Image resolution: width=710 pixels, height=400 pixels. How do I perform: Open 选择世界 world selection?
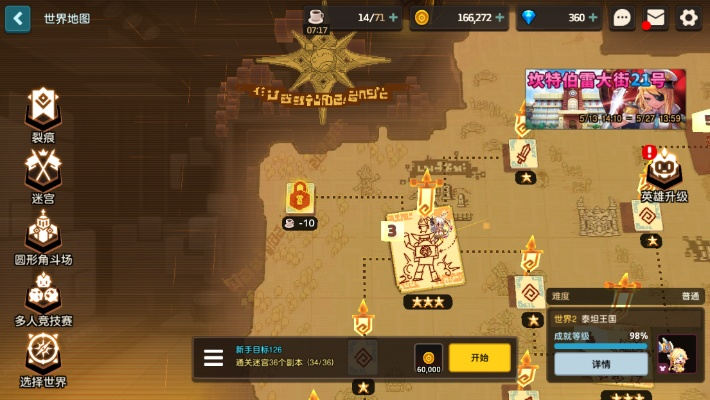[43, 355]
